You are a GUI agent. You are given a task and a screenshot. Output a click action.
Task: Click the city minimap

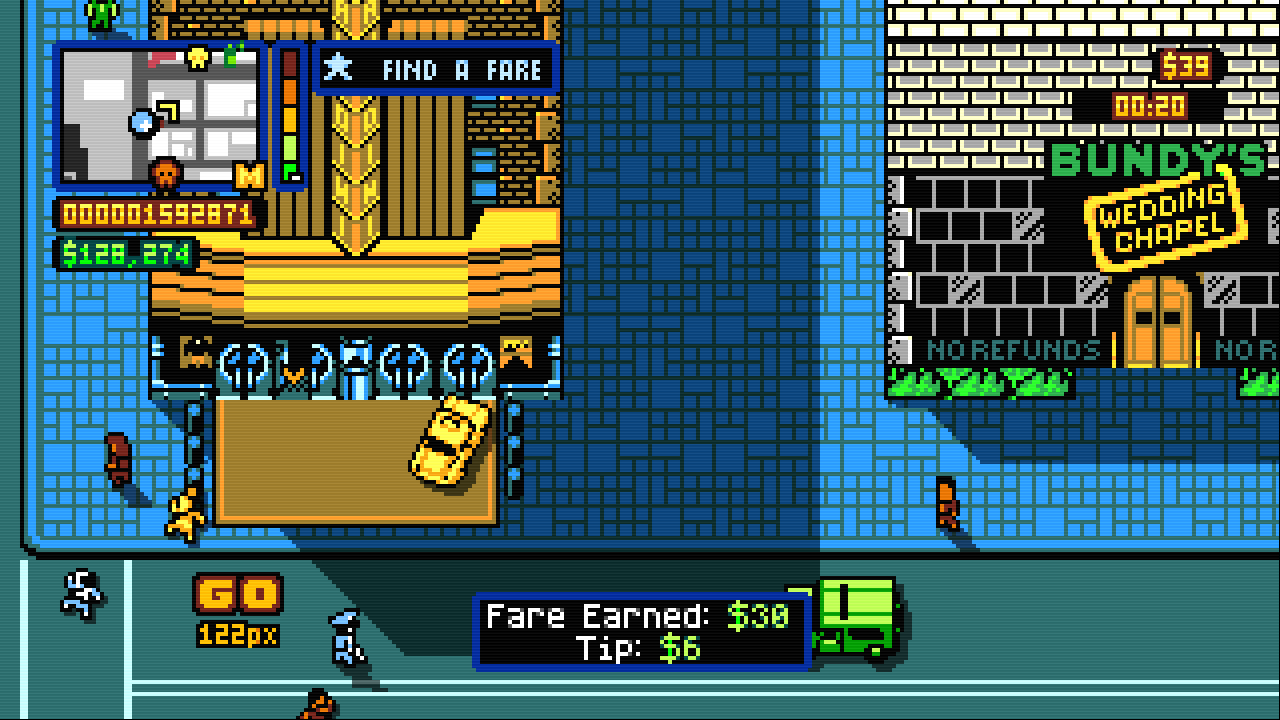tap(160, 115)
